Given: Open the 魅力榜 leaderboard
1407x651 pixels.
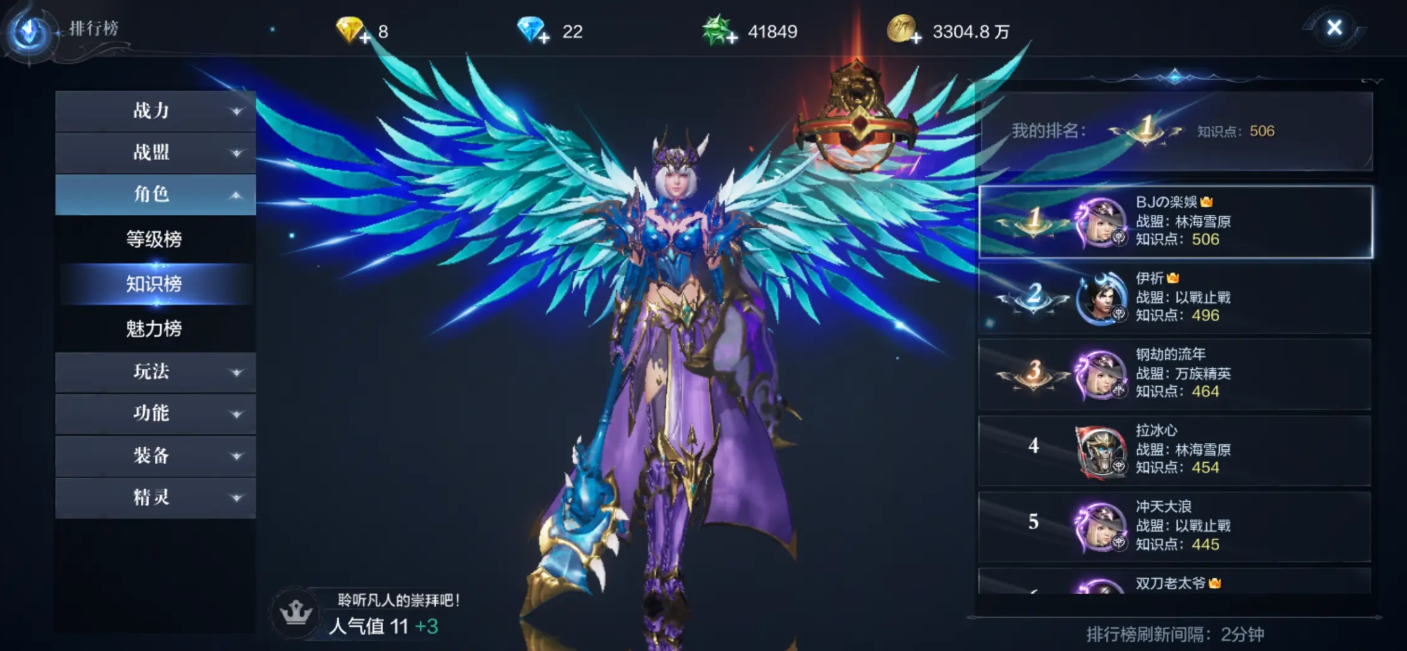Looking at the screenshot, I should tap(154, 328).
